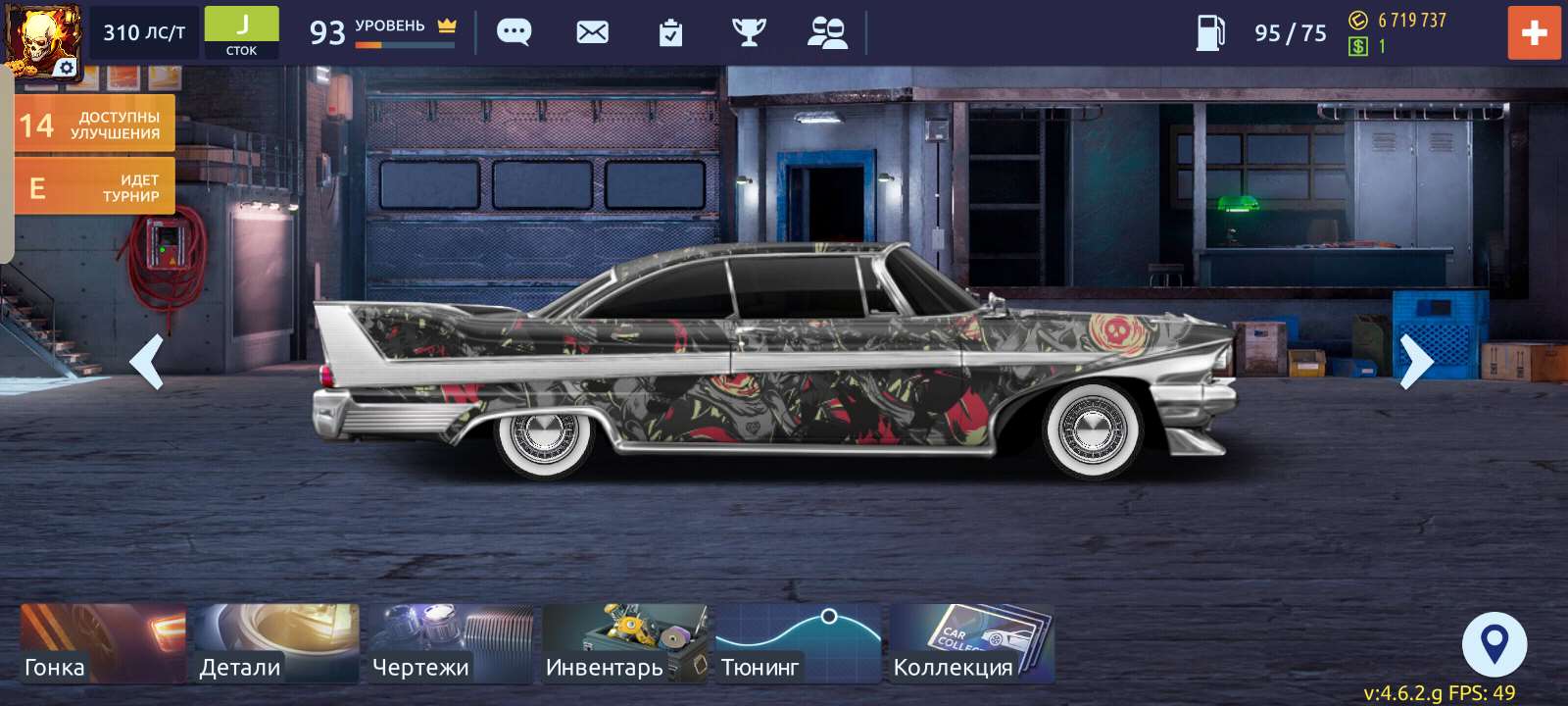Viewport: 1568px width, 706px height.
Task: View daily tasks clipboard icon
Action: coord(670,32)
